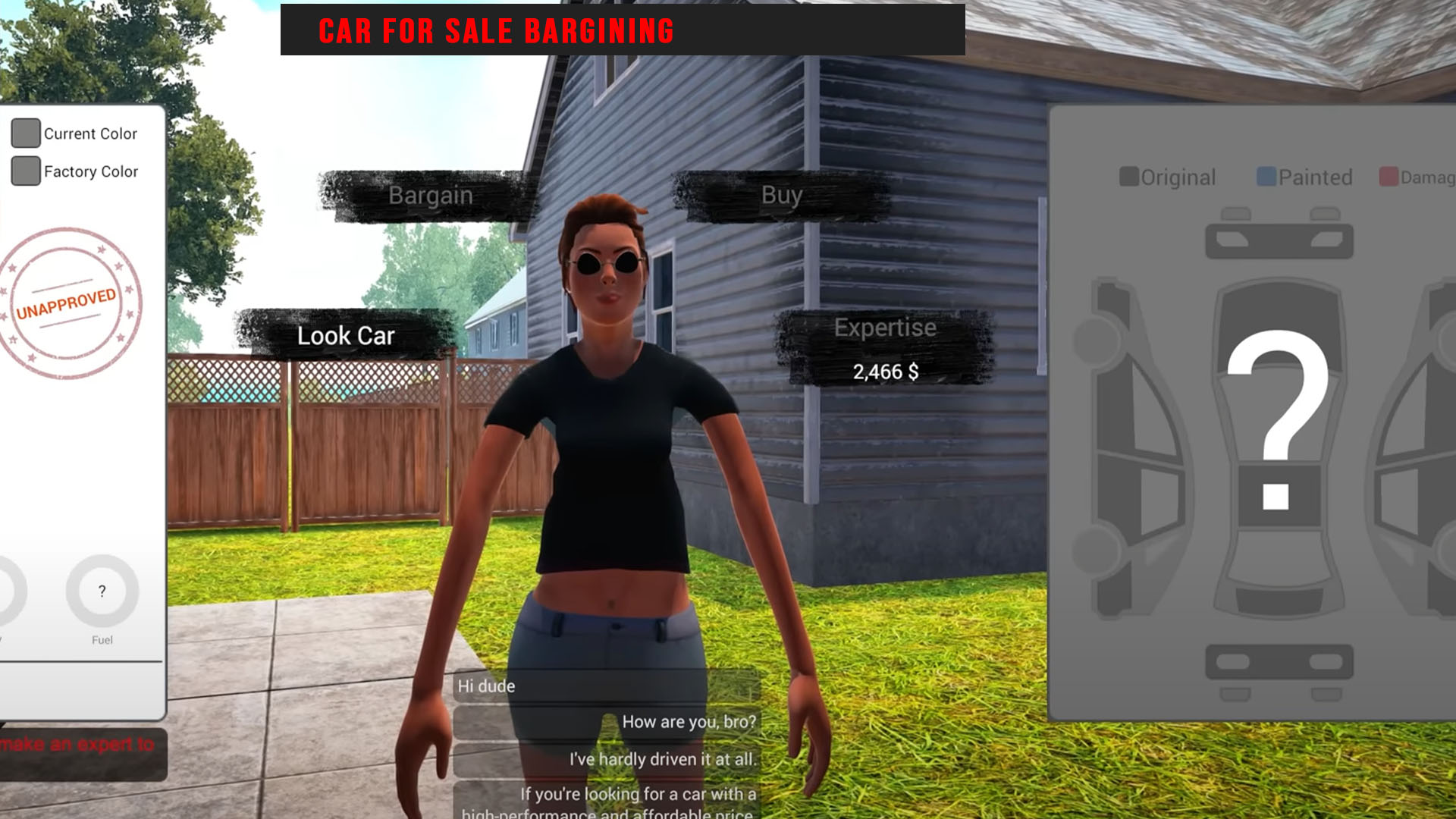Toggle the Current Color option
The width and height of the screenshot is (1456, 819).
pos(26,133)
